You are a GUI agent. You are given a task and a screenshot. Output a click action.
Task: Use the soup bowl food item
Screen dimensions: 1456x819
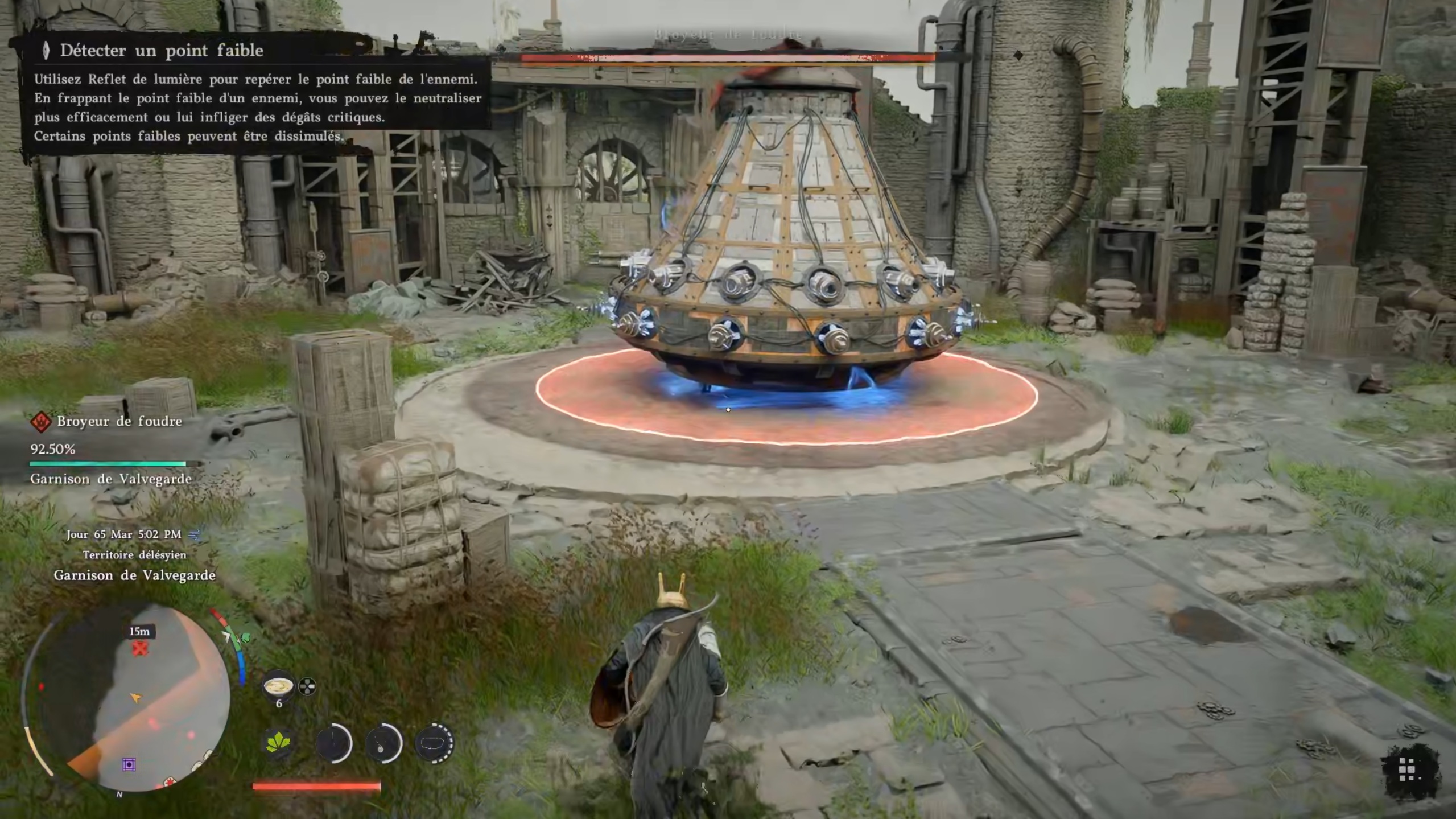coord(278,686)
